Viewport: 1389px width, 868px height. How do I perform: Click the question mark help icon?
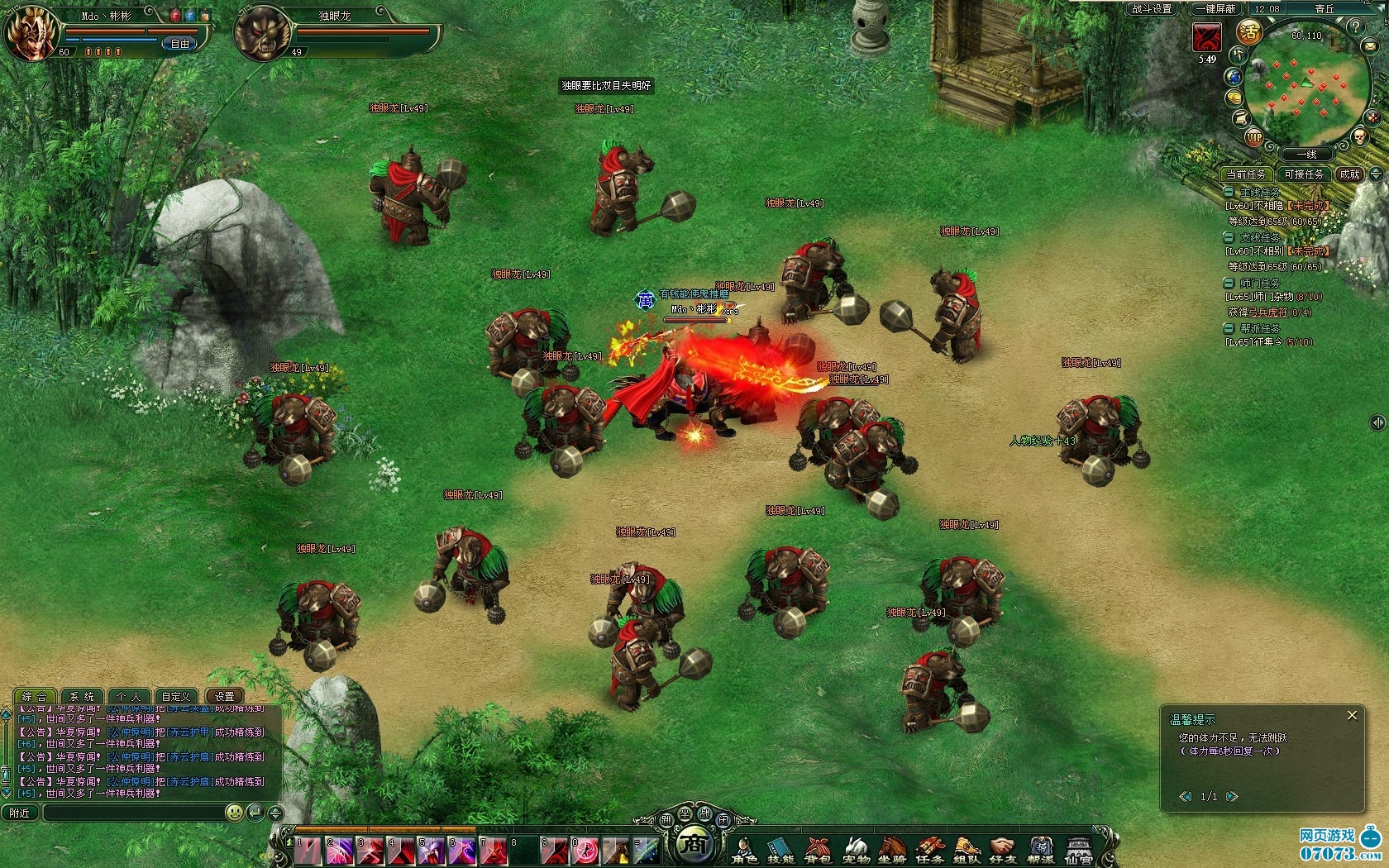(1355, 26)
